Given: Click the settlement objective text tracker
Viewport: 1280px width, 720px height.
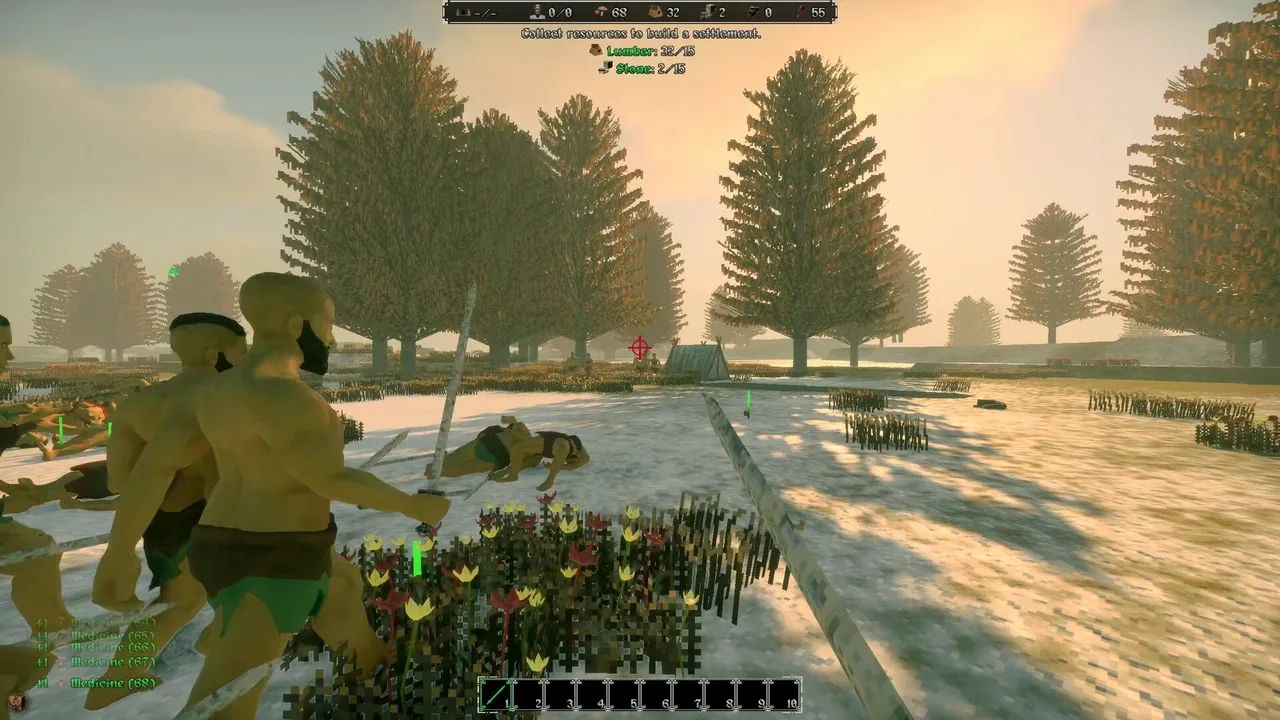Looking at the screenshot, I should pyautogui.click(x=640, y=34).
